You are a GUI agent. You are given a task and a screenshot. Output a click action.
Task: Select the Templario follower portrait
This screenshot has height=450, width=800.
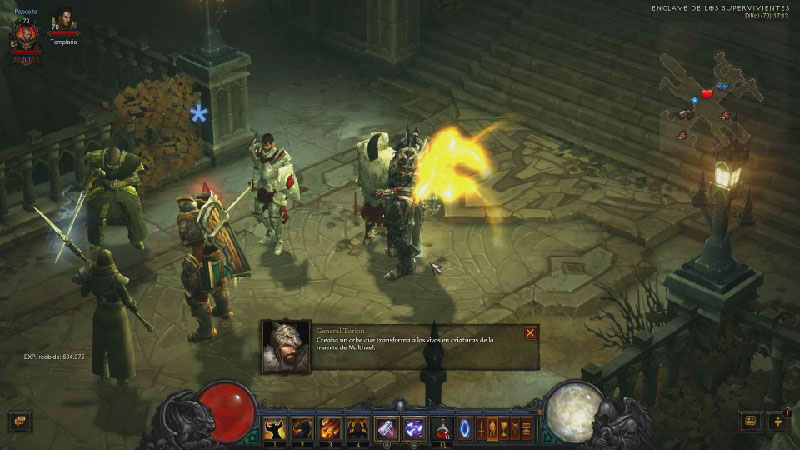tap(64, 22)
